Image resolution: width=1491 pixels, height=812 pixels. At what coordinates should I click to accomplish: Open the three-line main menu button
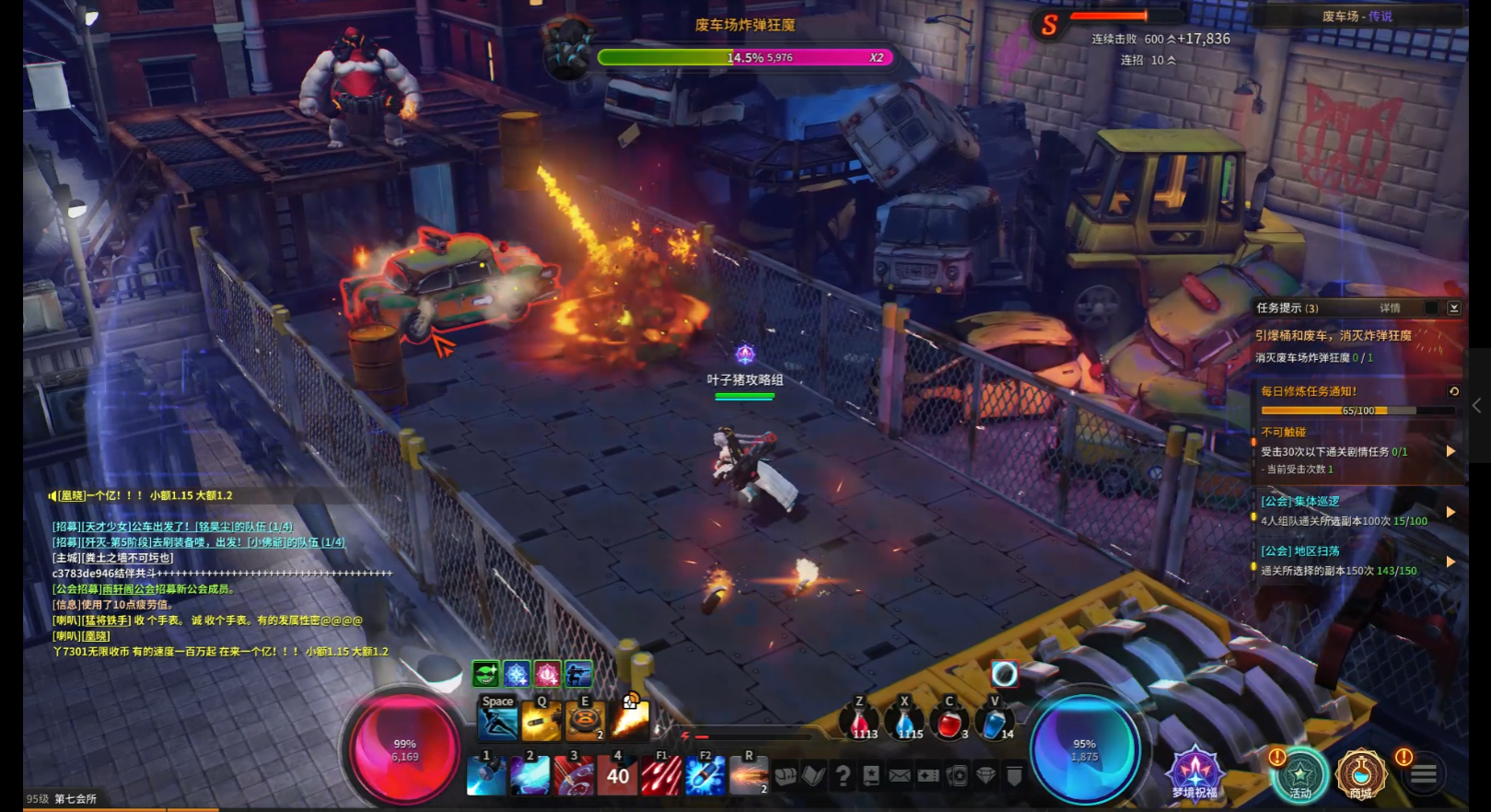[x=1424, y=775]
